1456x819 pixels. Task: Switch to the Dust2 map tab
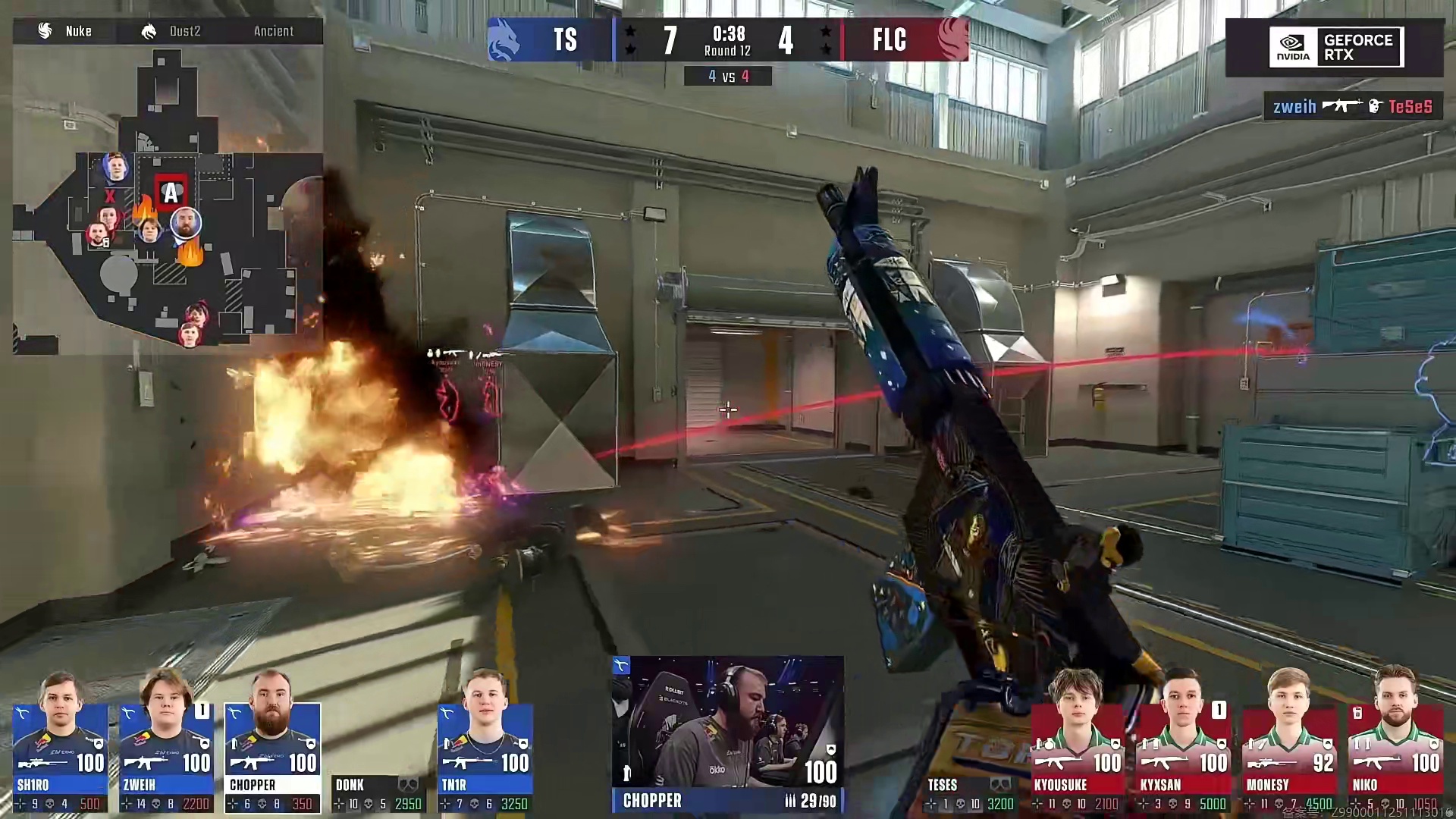(171, 31)
